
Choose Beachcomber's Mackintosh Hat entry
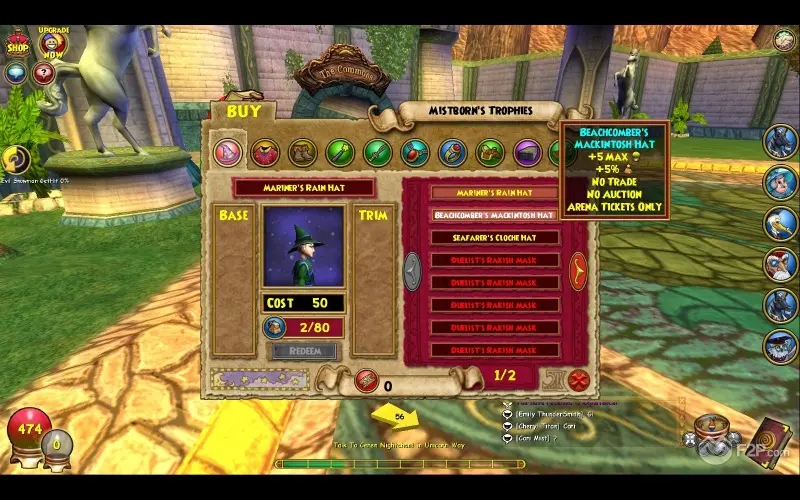pos(495,215)
